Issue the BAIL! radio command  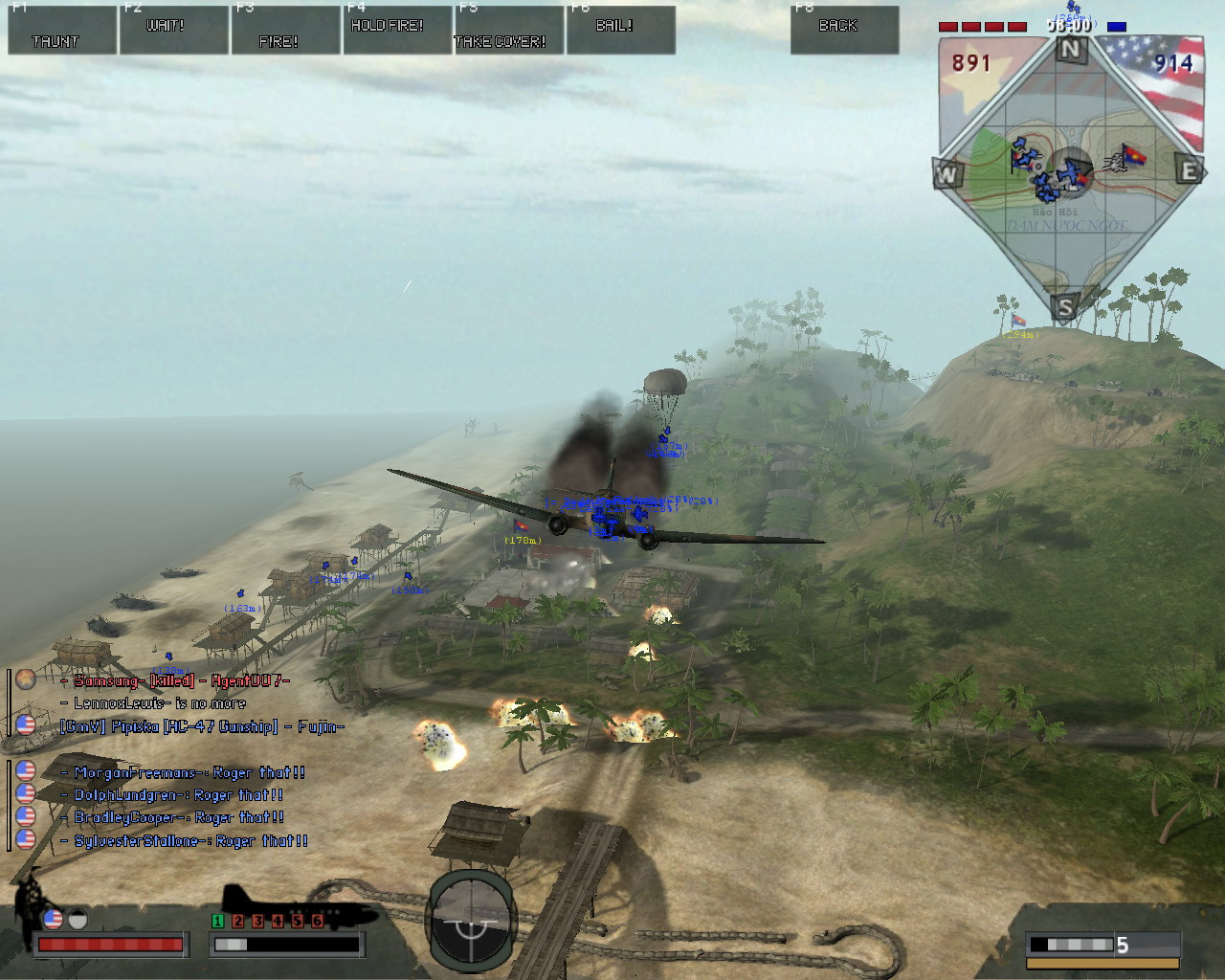(621, 30)
